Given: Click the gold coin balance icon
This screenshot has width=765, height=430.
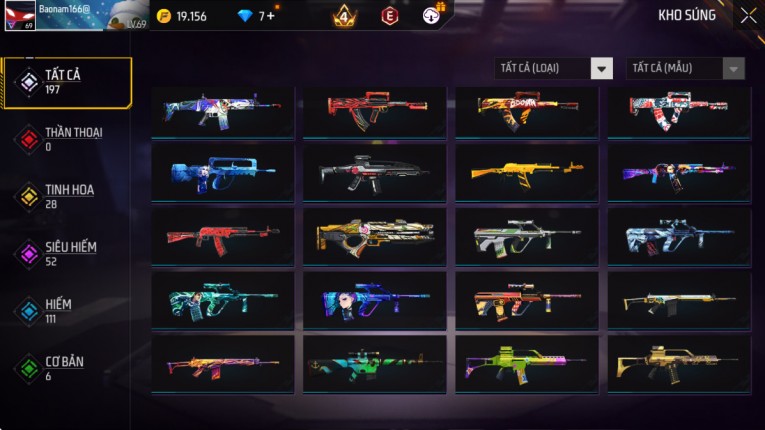Looking at the screenshot, I should coord(164,16).
